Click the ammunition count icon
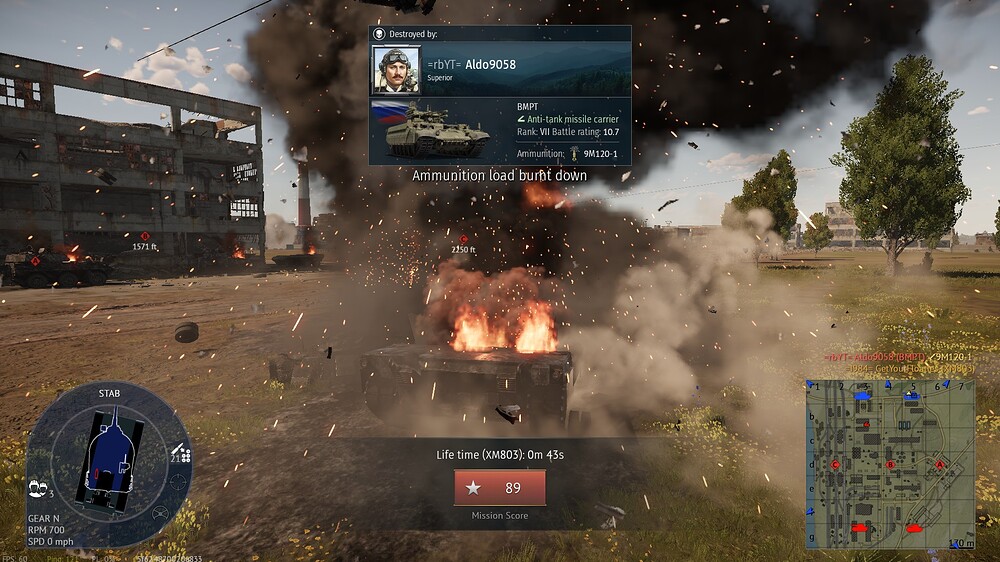This screenshot has height=562, width=1000. tap(181, 453)
